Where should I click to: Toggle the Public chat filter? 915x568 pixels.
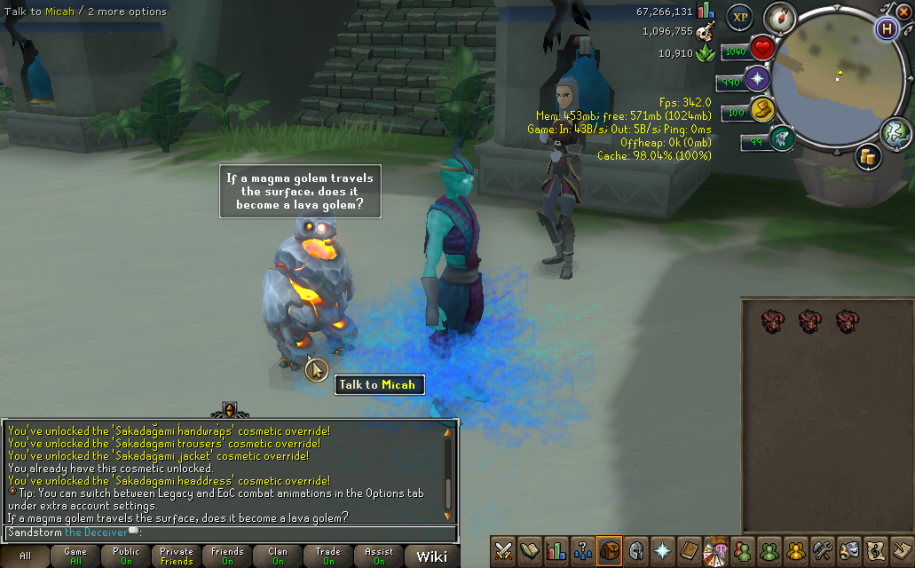126,556
